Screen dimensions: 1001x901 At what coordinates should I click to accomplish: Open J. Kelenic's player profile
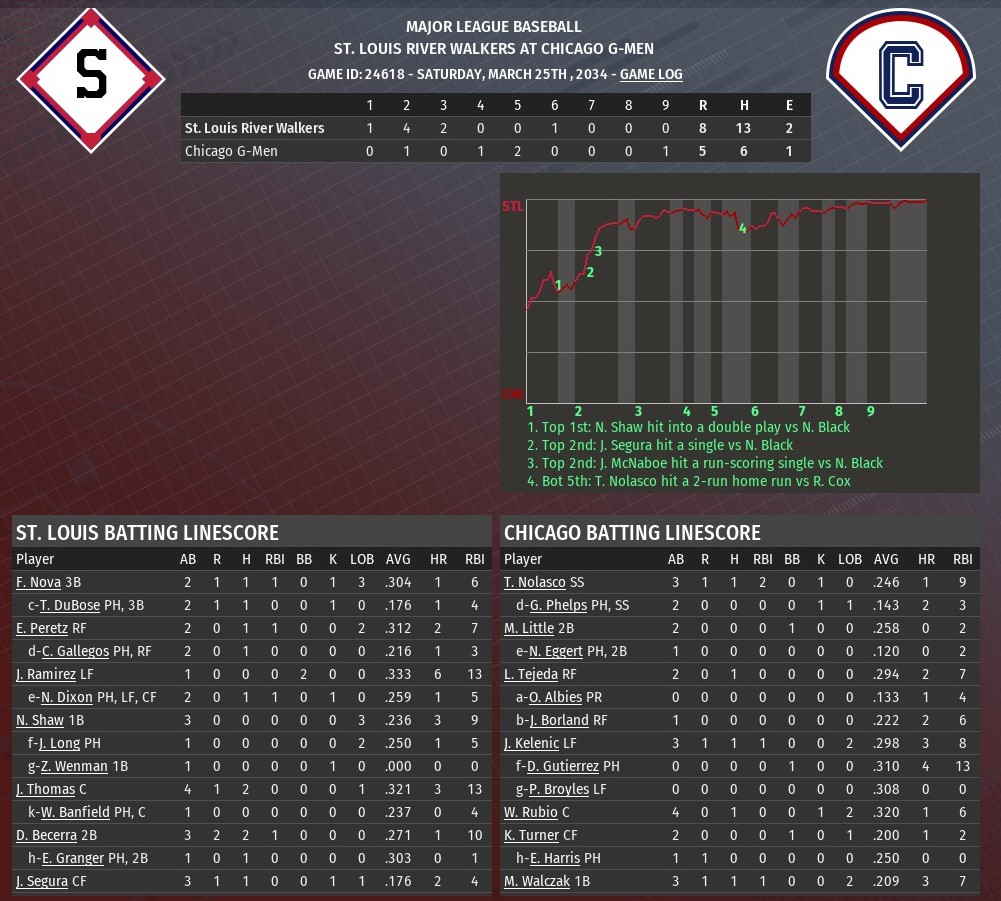click(x=533, y=743)
